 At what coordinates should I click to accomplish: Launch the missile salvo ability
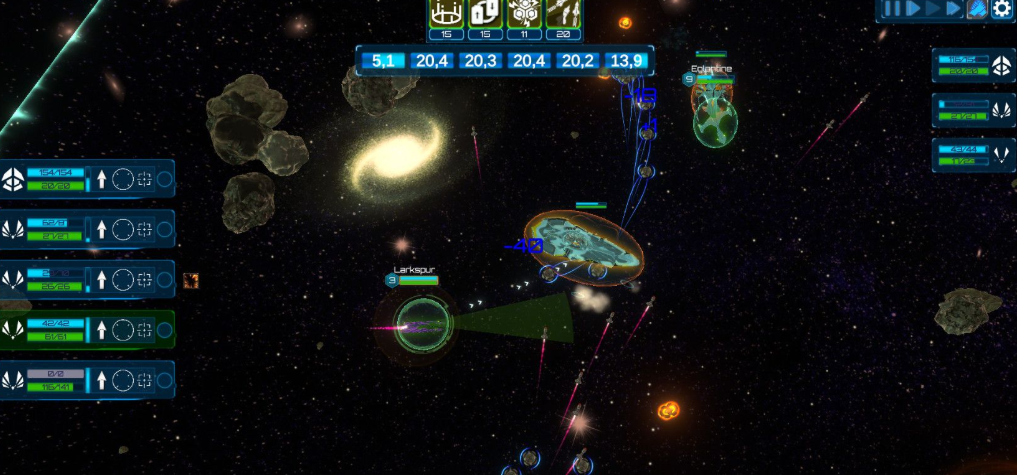point(563,13)
